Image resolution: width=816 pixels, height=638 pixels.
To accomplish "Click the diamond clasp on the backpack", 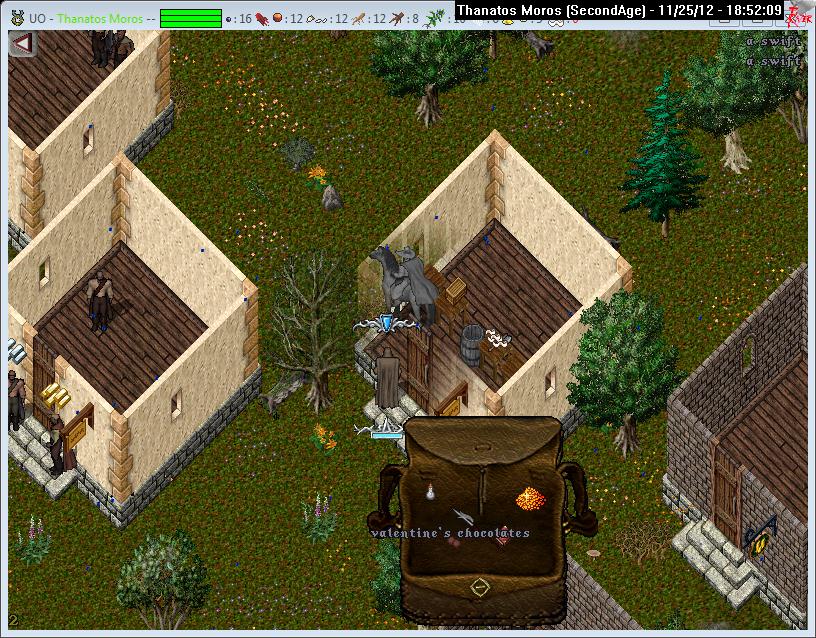I will pyautogui.click(x=480, y=585).
